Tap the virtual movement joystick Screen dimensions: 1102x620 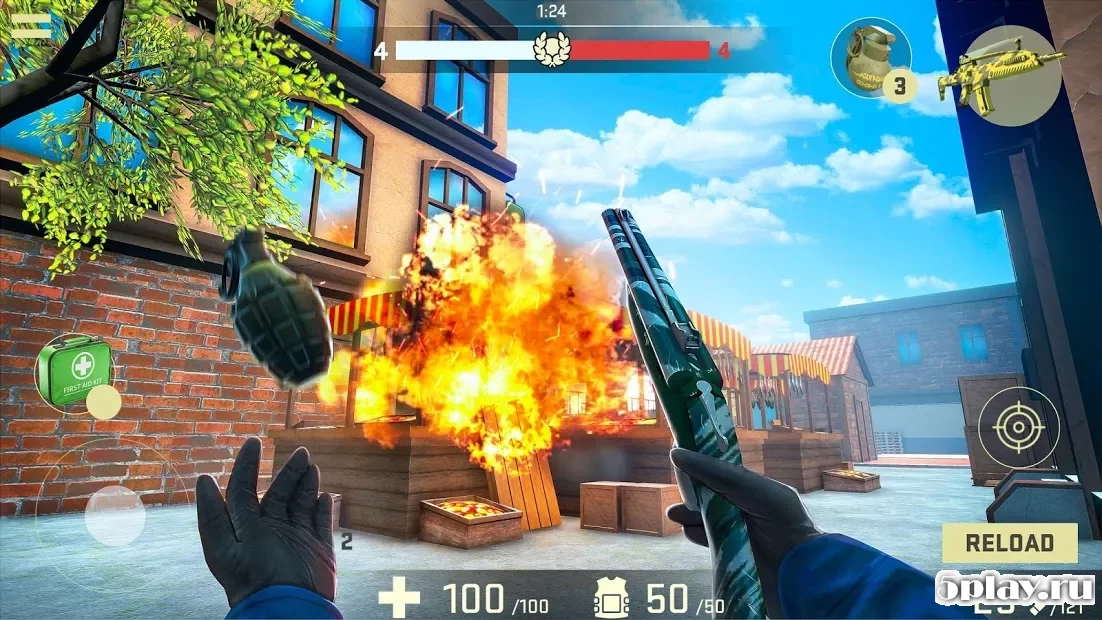point(114,515)
